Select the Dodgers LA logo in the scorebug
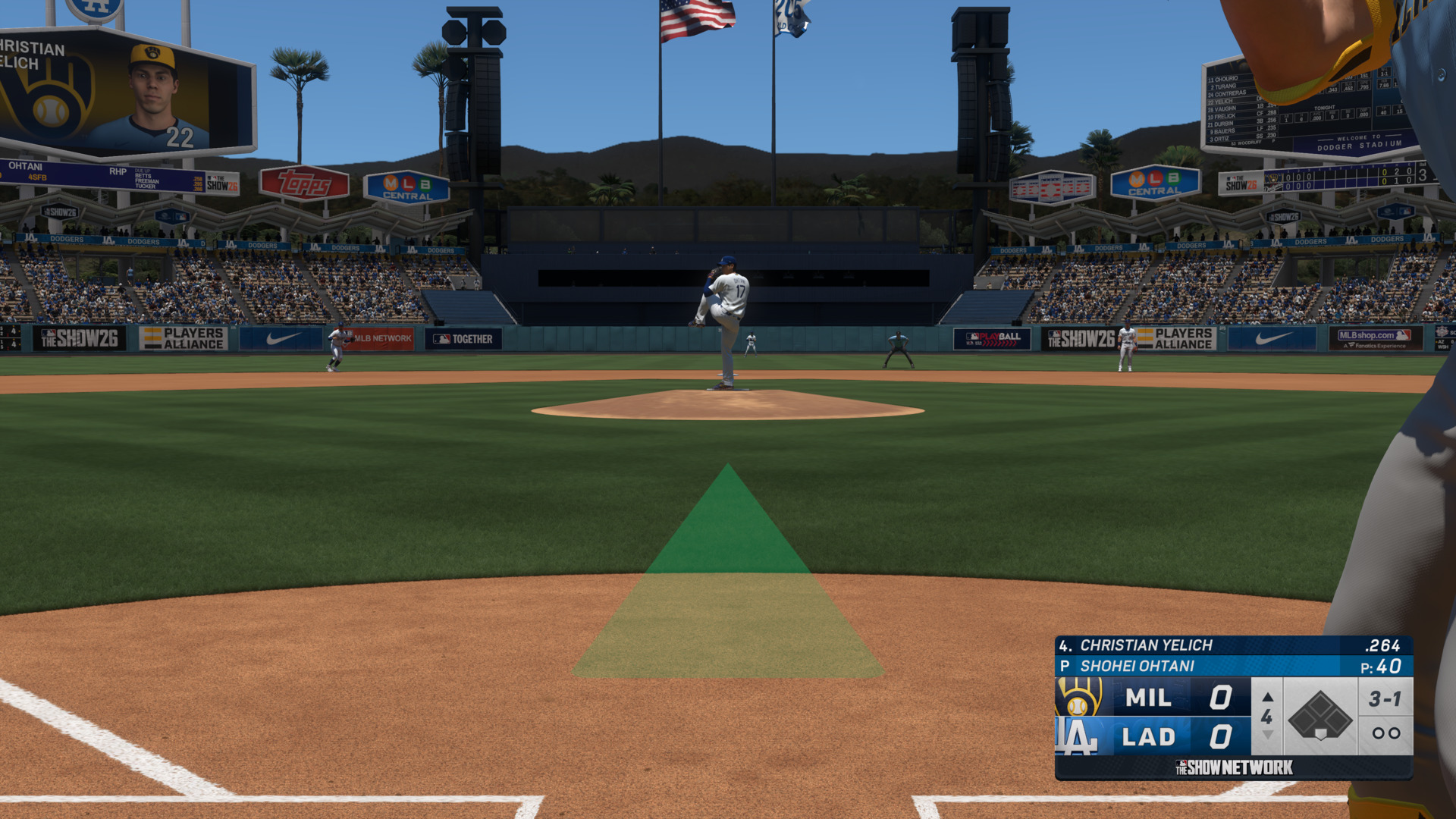Image resolution: width=1456 pixels, height=819 pixels. coord(1078,736)
